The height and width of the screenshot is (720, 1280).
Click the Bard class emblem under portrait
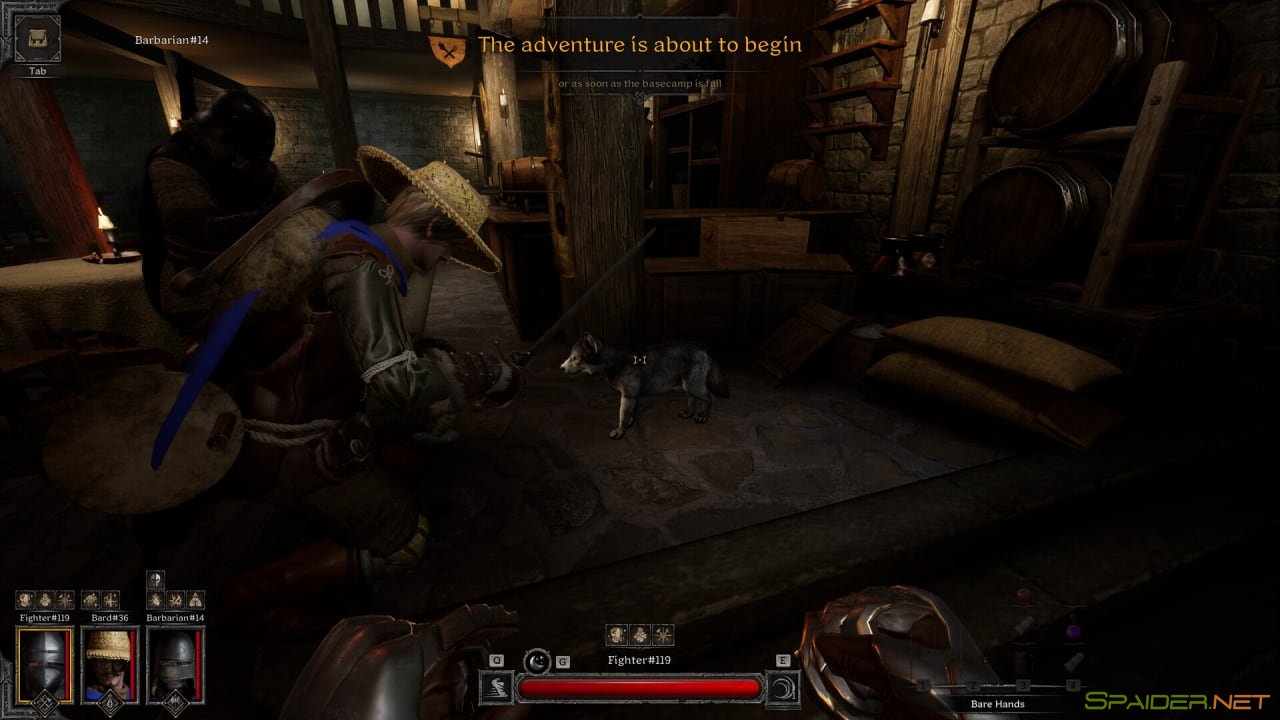pyautogui.click(x=105, y=703)
